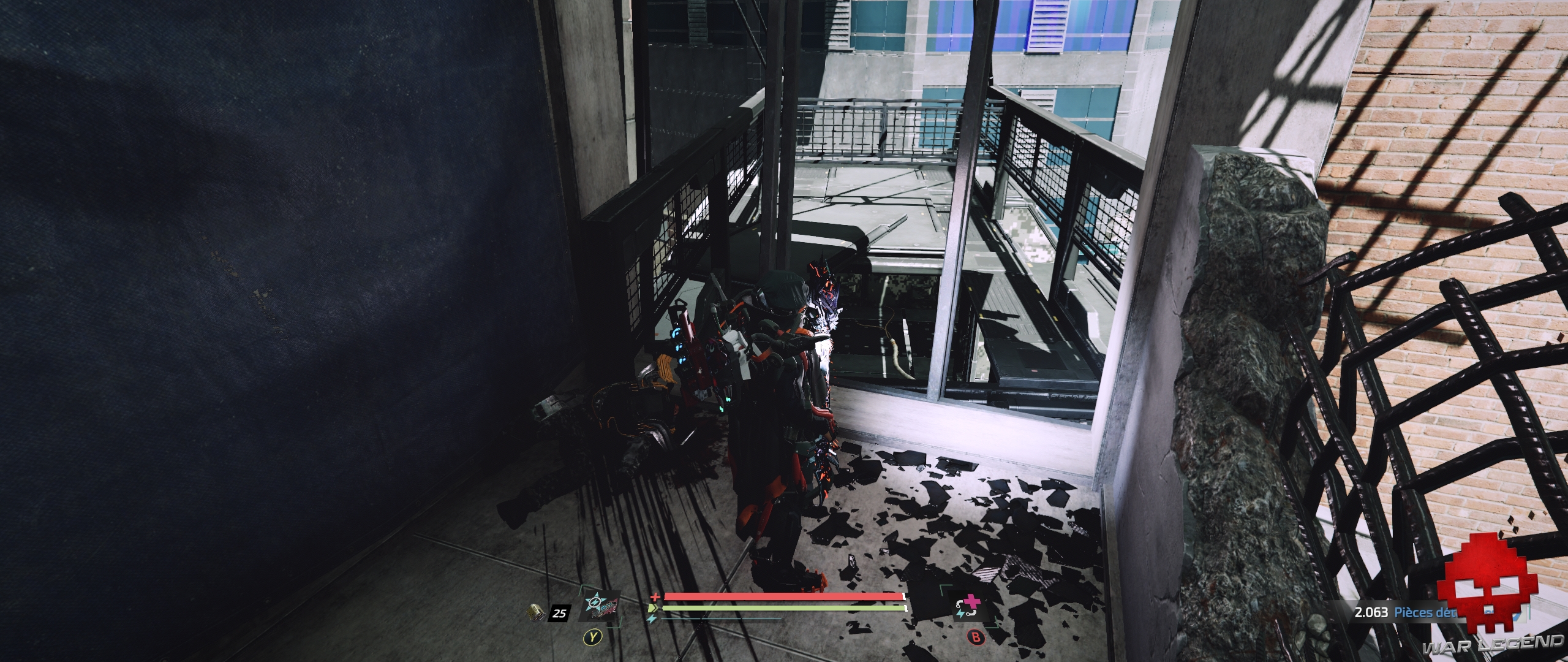Click the red health cross icon

coord(655,596)
